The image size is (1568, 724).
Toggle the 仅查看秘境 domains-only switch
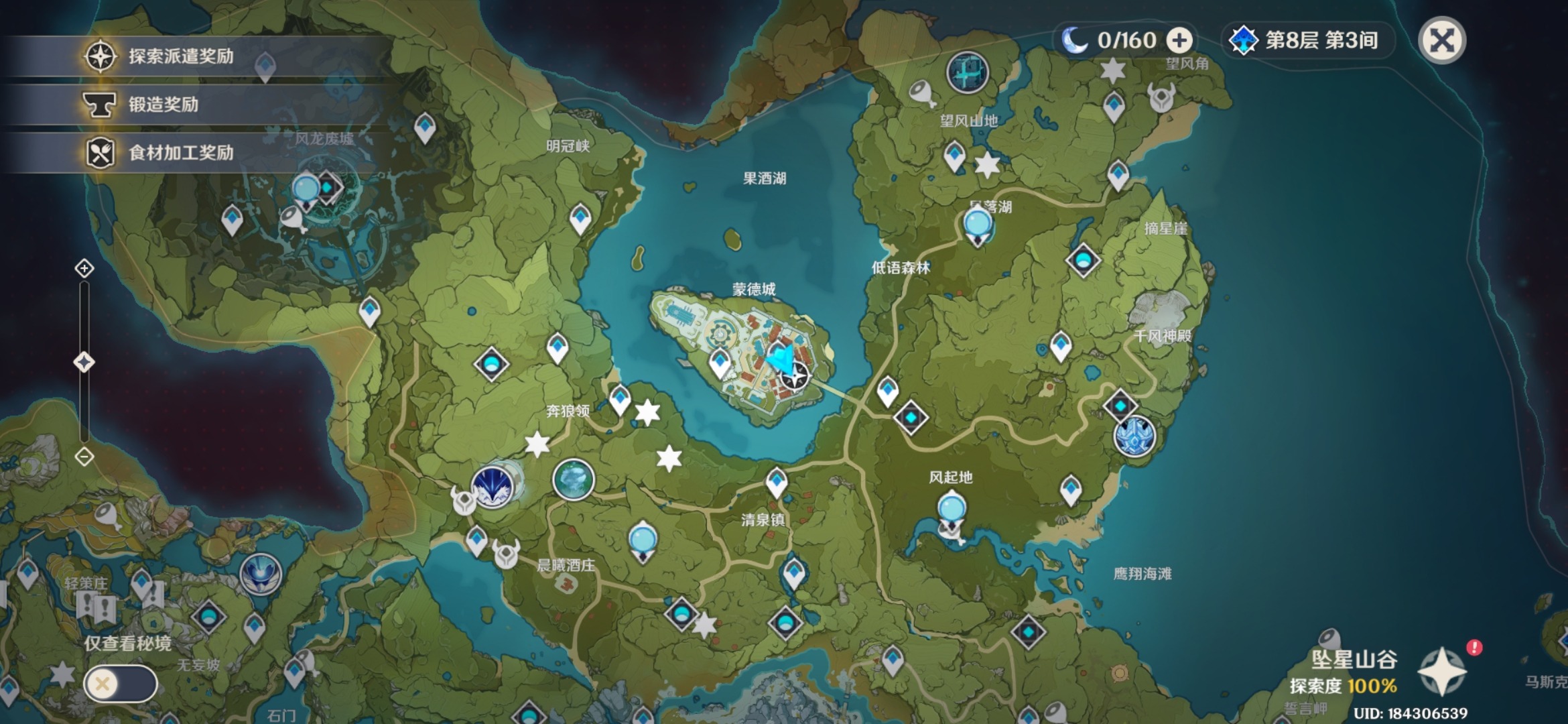tap(121, 684)
